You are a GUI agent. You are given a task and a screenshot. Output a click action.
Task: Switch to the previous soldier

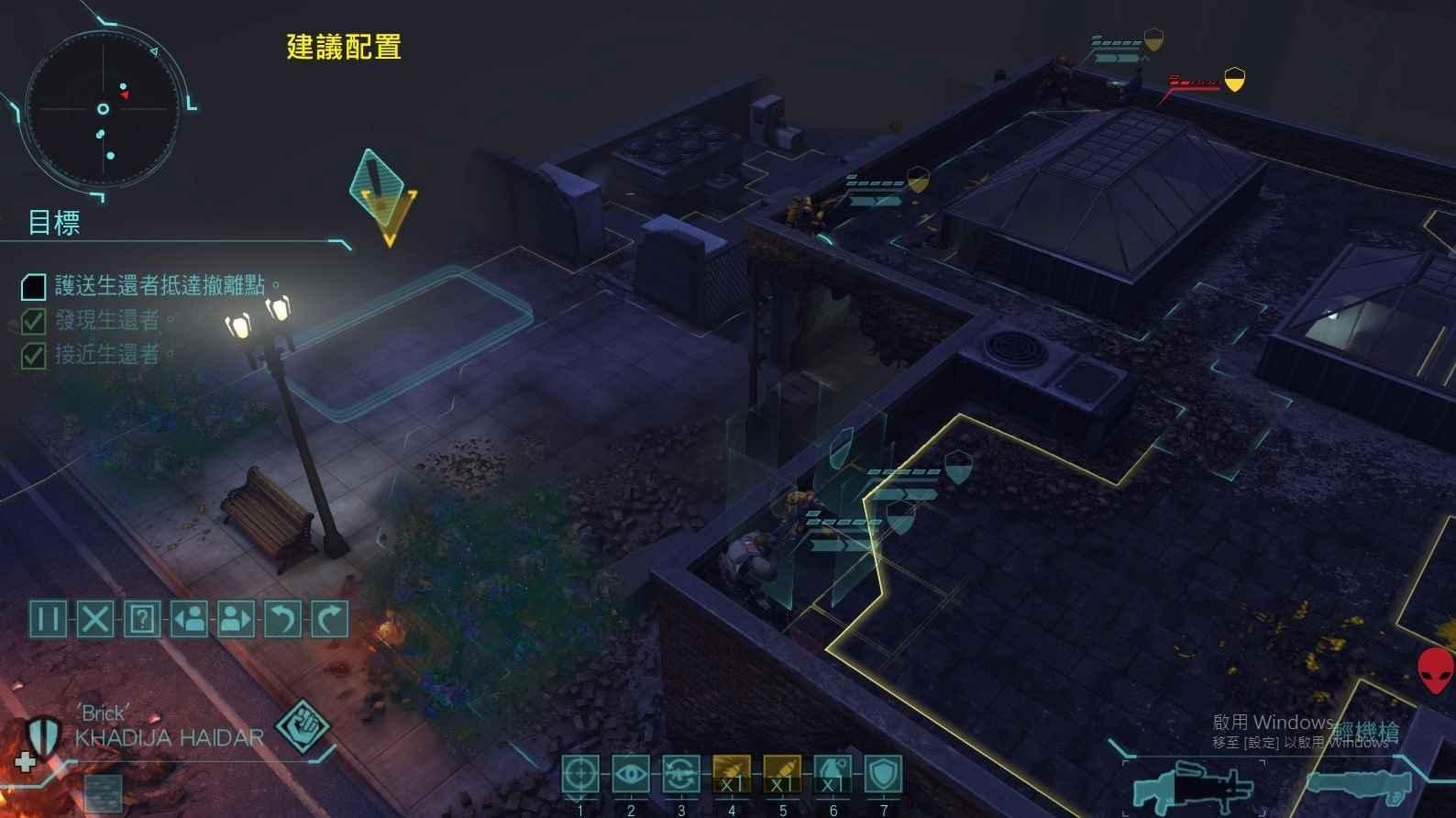(189, 620)
